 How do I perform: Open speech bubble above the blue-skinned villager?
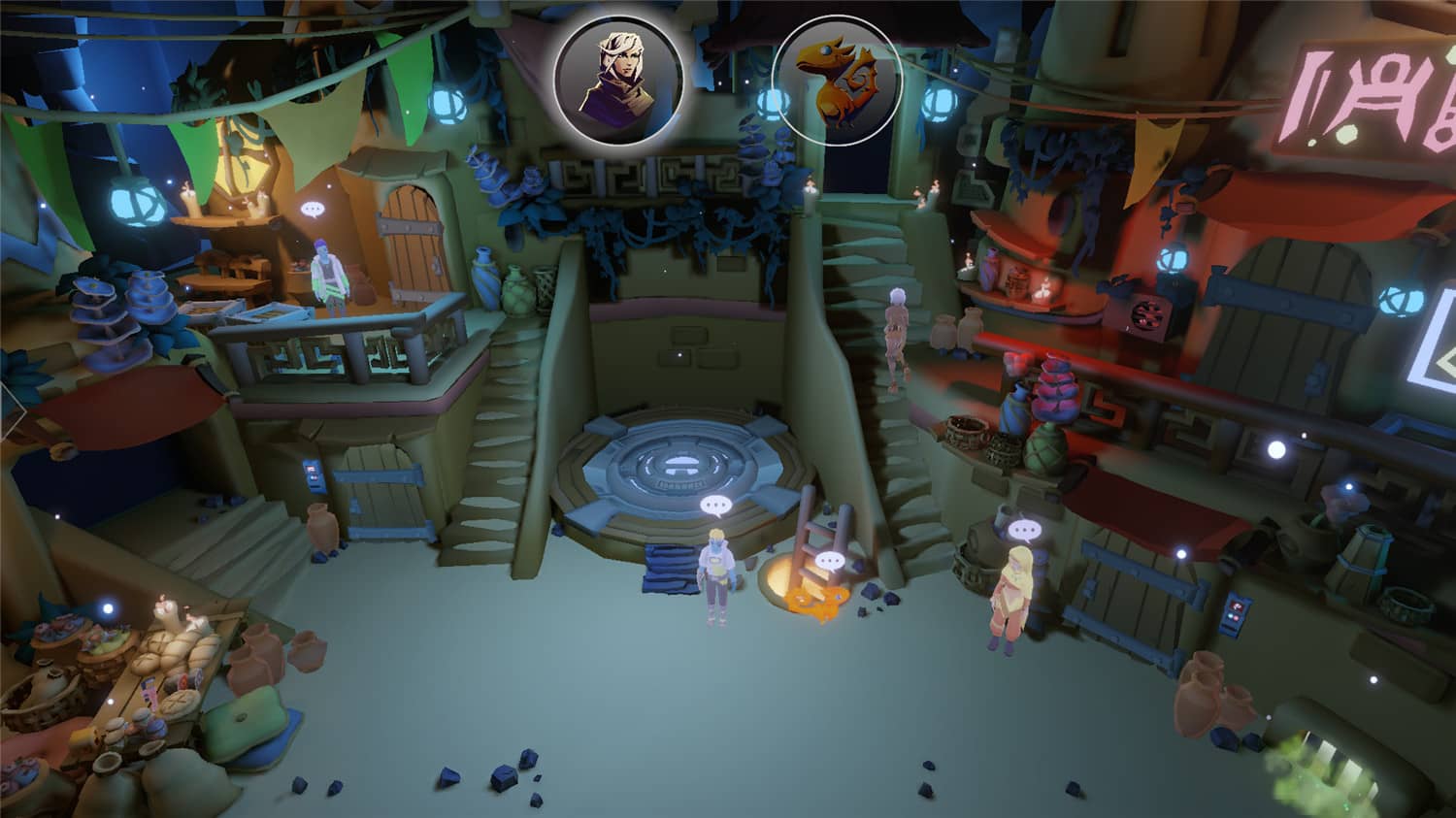[716, 505]
